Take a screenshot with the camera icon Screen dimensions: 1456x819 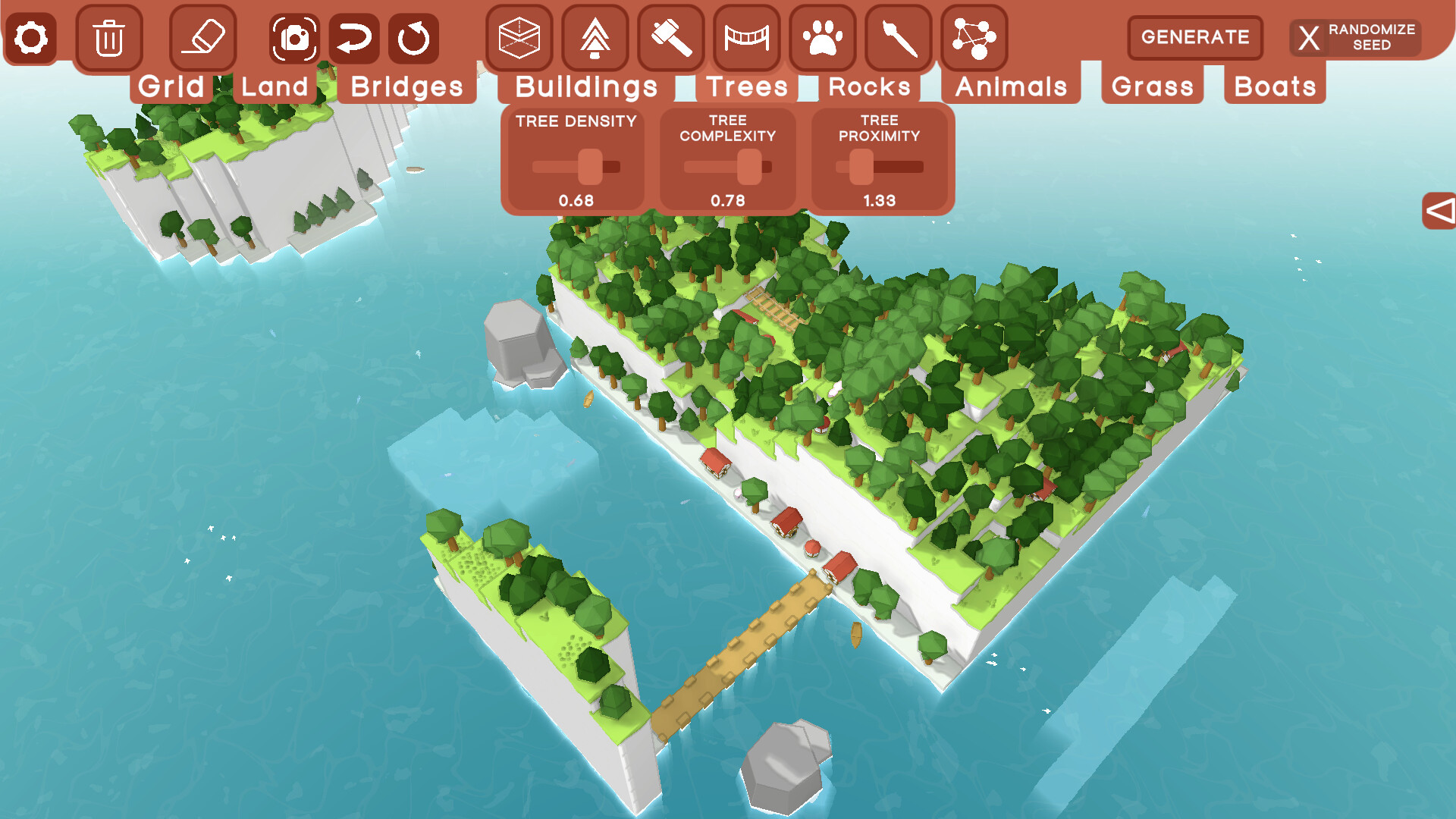click(295, 37)
